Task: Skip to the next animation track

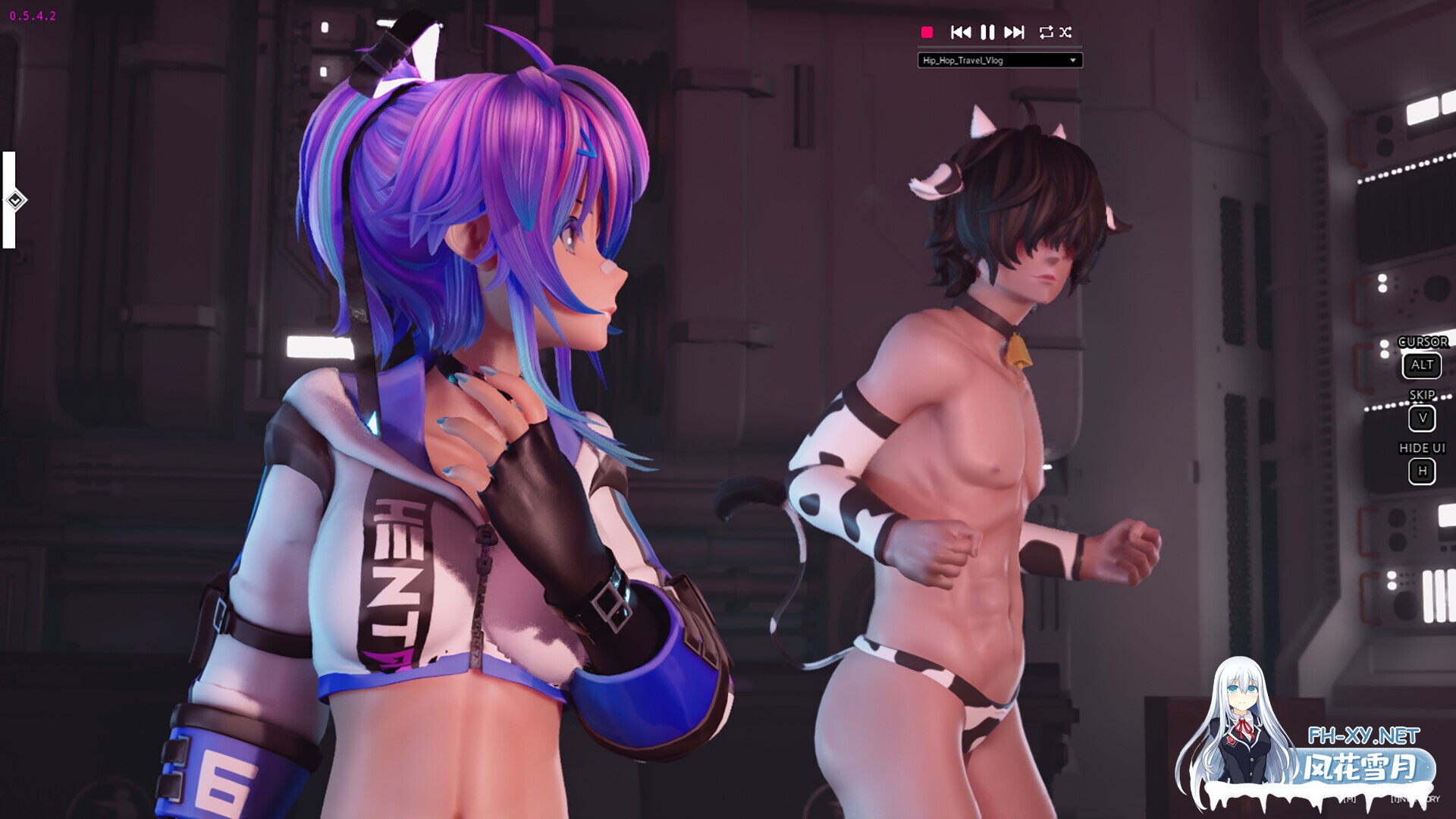Action: pyautogui.click(x=1014, y=32)
